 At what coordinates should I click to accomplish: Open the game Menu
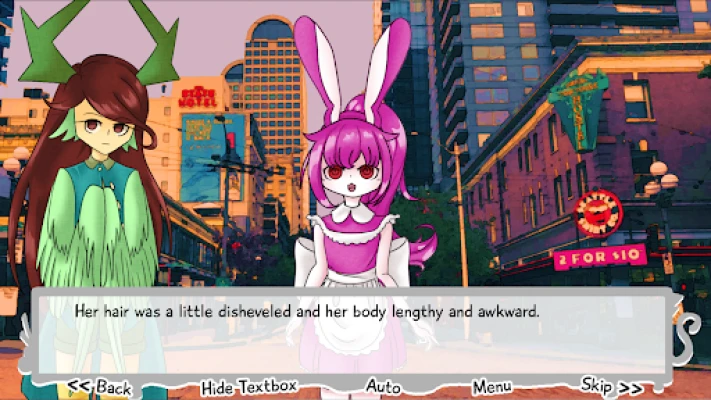pyautogui.click(x=492, y=386)
